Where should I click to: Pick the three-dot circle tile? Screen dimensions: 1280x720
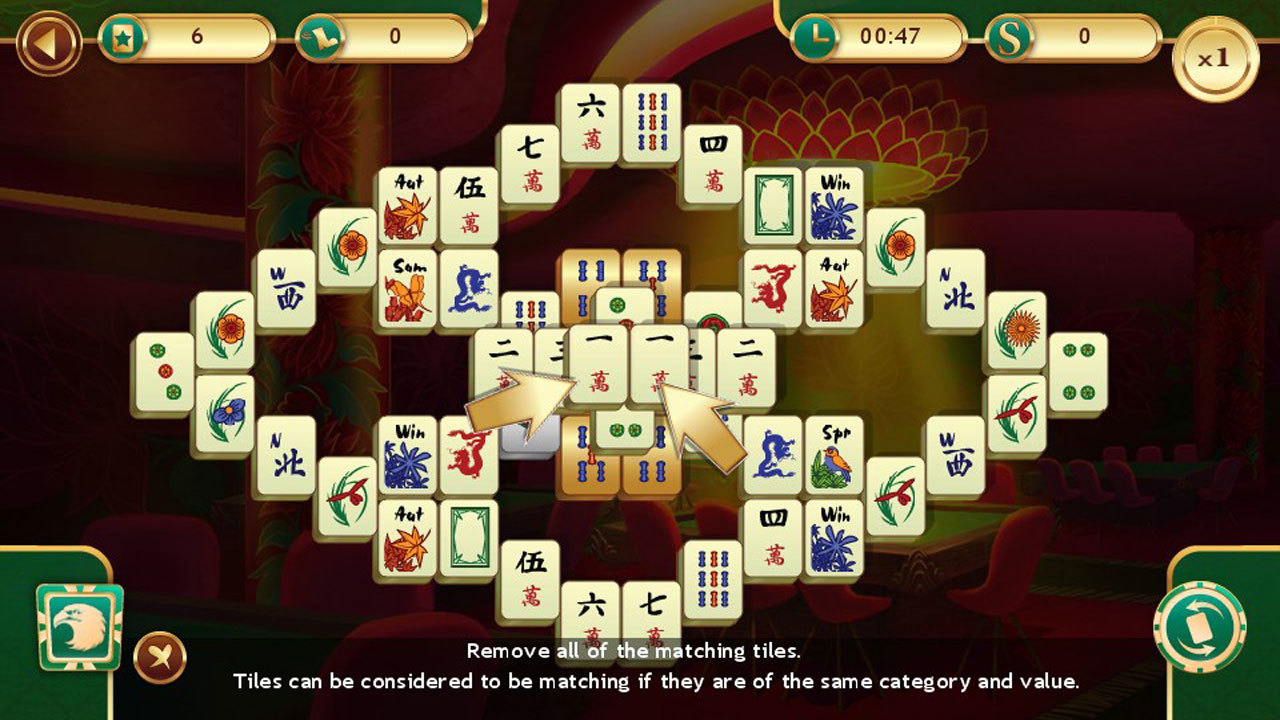click(163, 372)
